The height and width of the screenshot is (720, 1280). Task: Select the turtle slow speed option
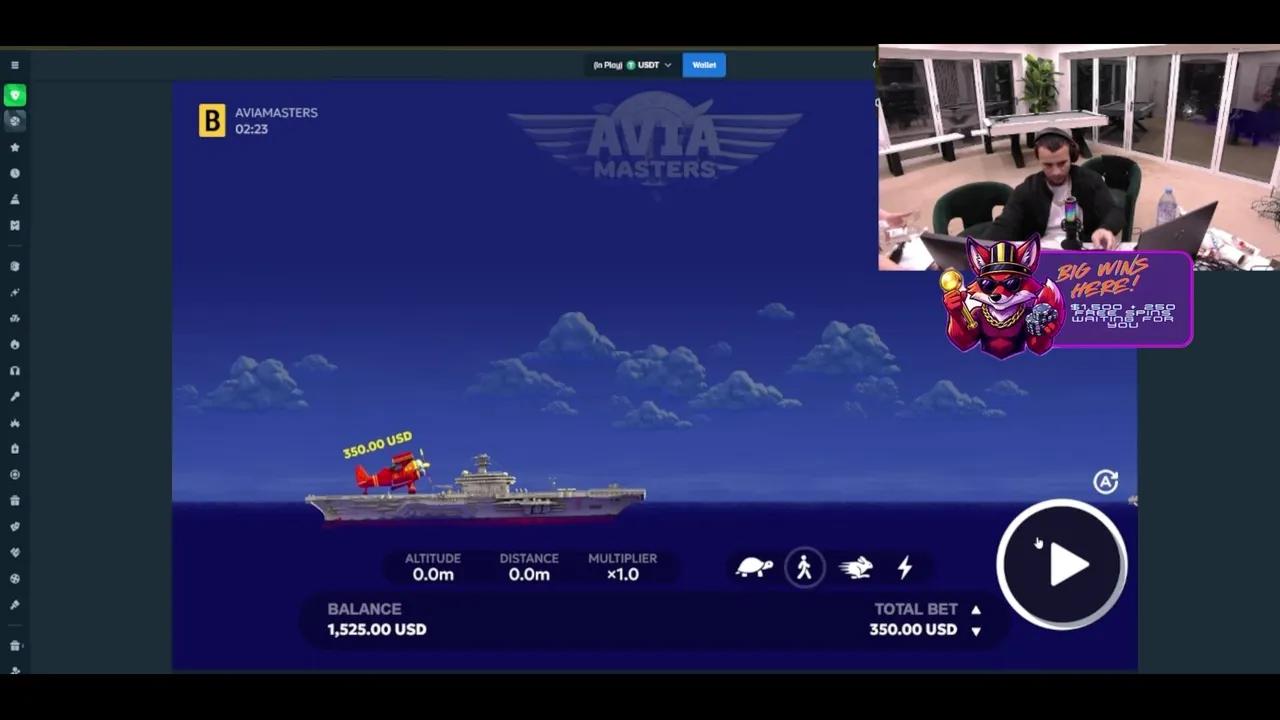pos(756,567)
